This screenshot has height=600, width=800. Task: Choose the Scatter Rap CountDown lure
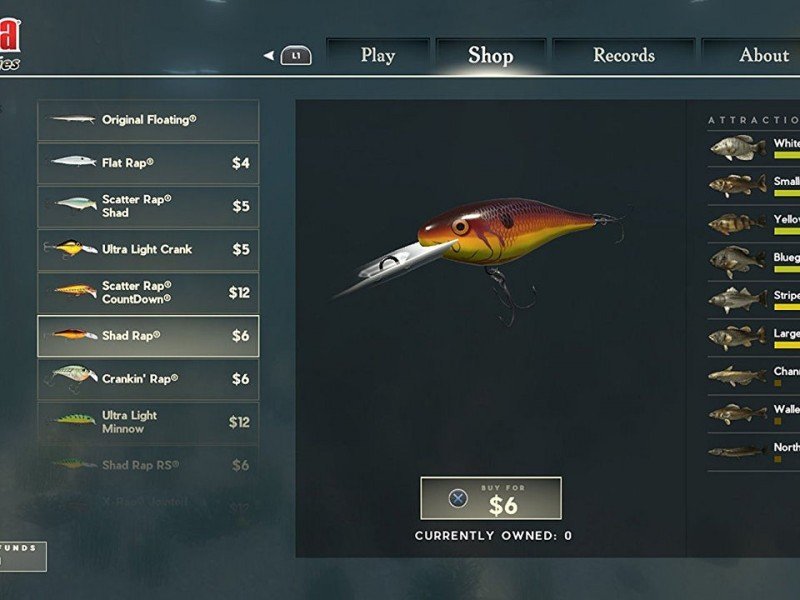point(148,292)
